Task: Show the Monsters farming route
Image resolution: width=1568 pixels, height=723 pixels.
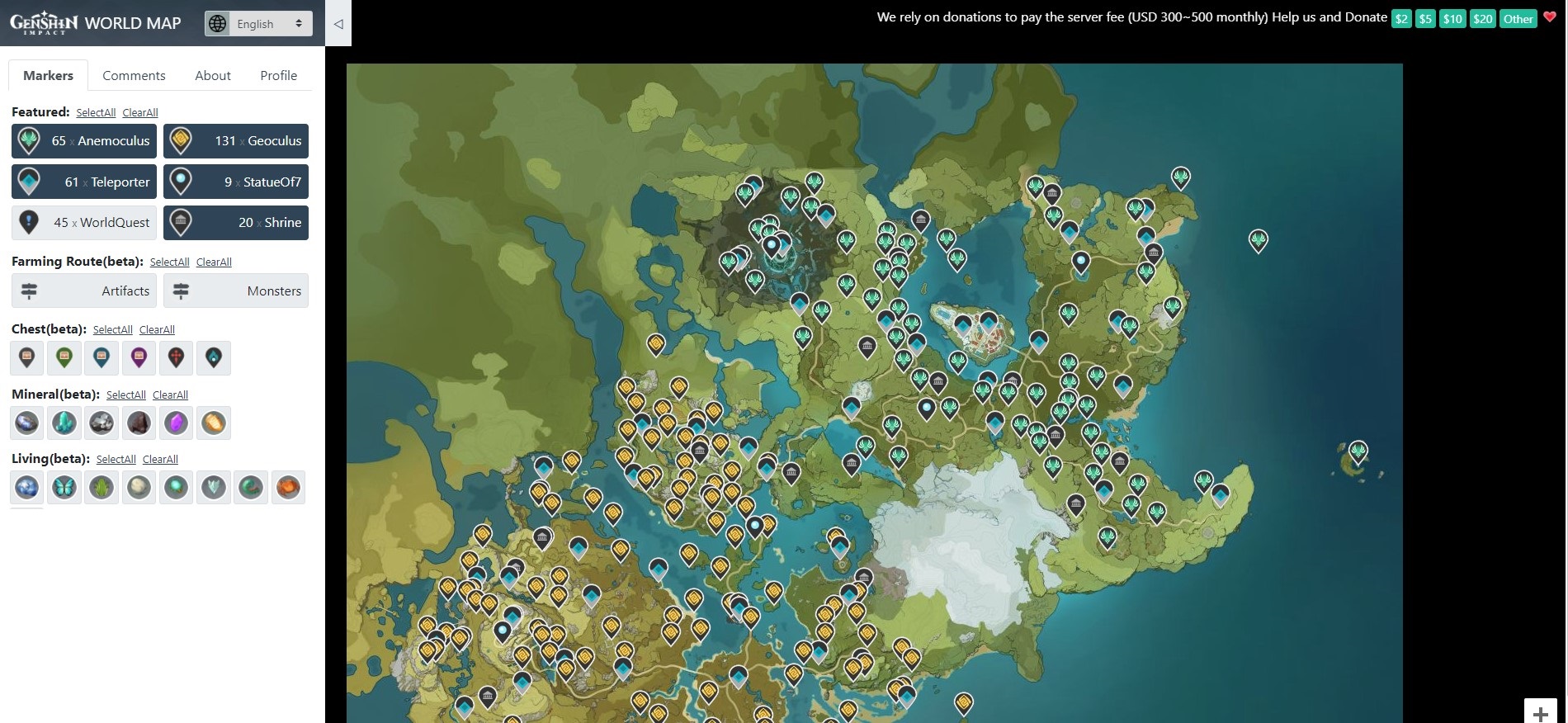Action: (235, 291)
